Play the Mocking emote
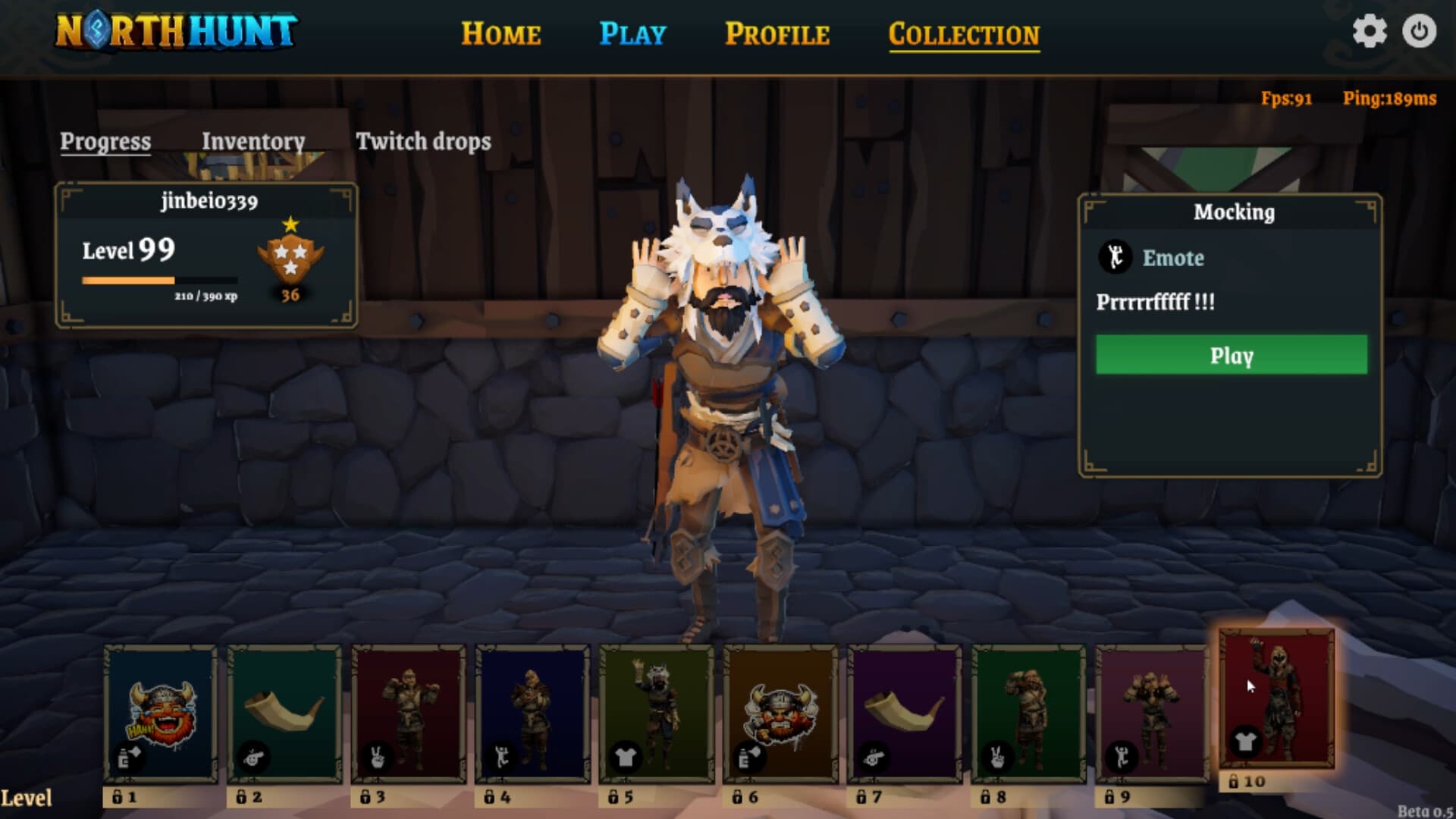The height and width of the screenshot is (819, 1456). pos(1231,355)
